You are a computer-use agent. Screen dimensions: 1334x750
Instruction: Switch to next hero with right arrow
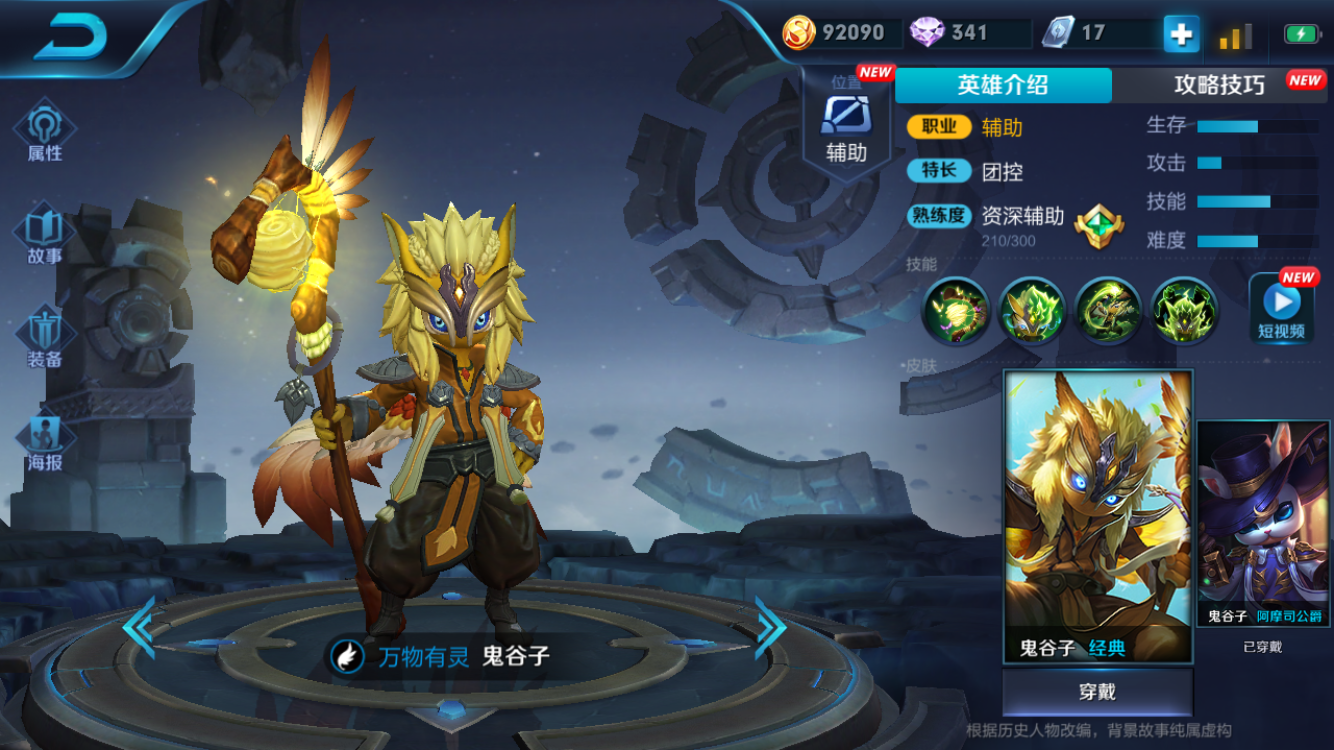770,627
